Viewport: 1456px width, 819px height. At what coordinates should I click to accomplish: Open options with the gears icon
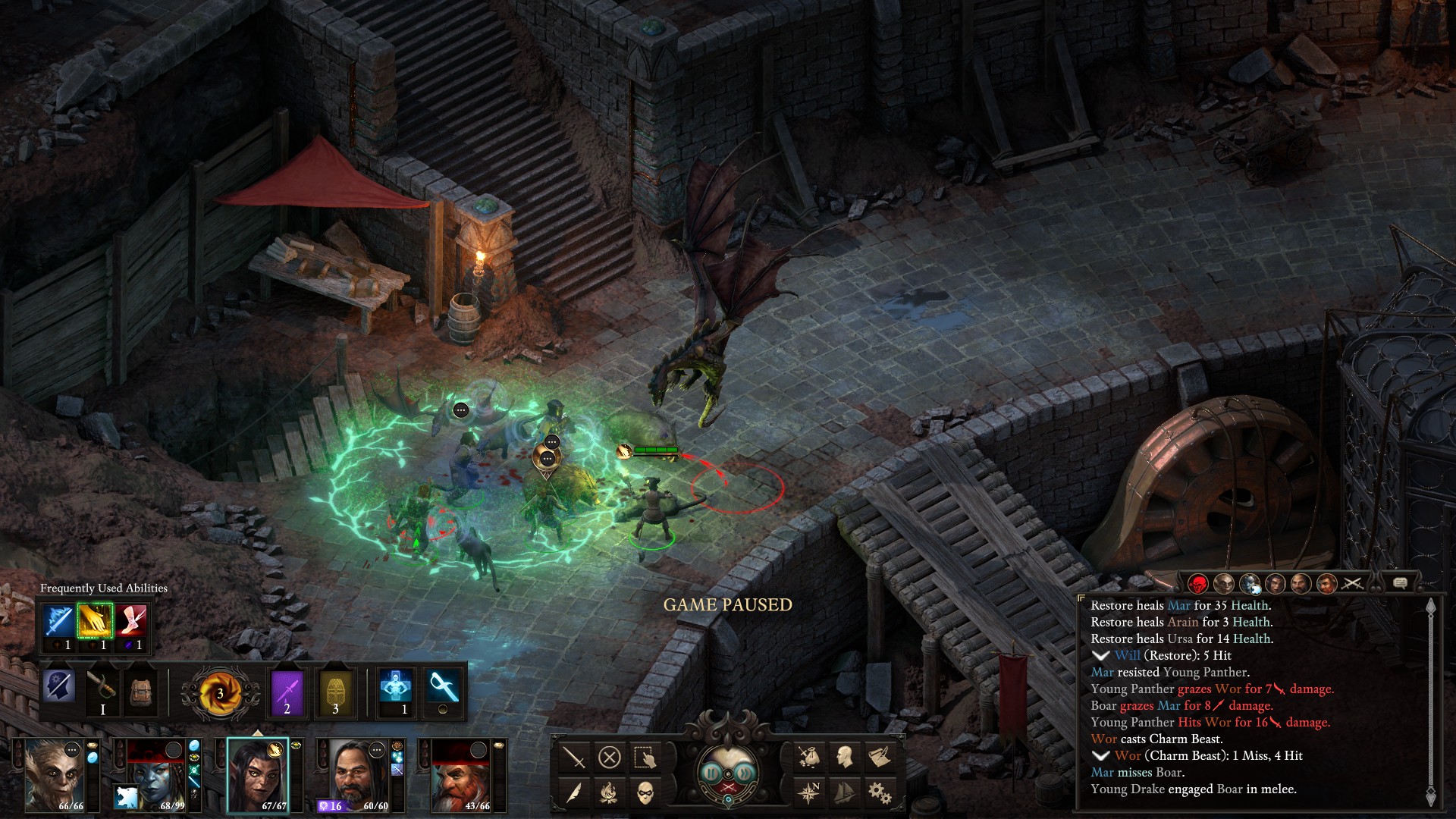click(x=880, y=792)
